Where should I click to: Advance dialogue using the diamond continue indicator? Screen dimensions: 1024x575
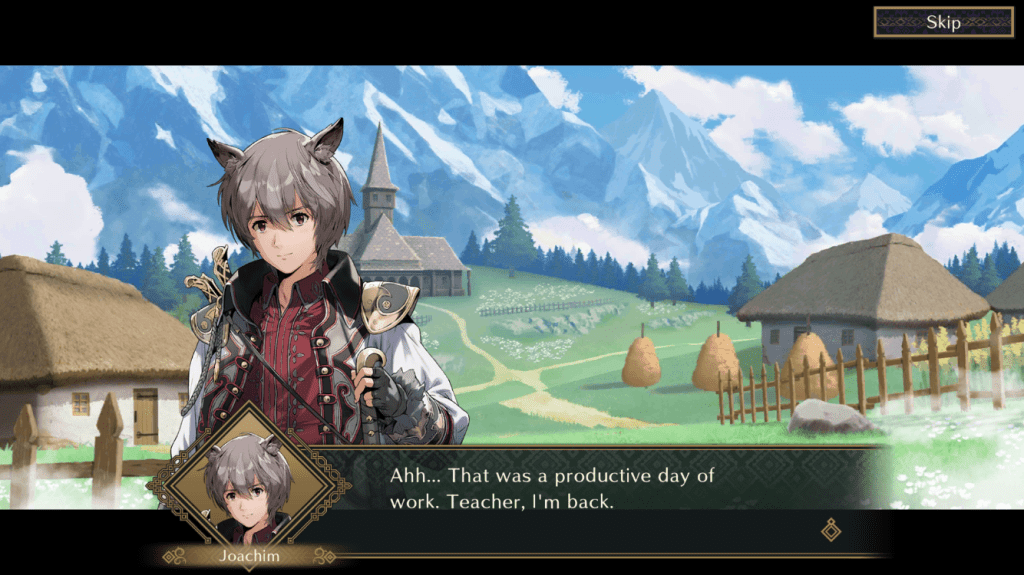coord(831,530)
